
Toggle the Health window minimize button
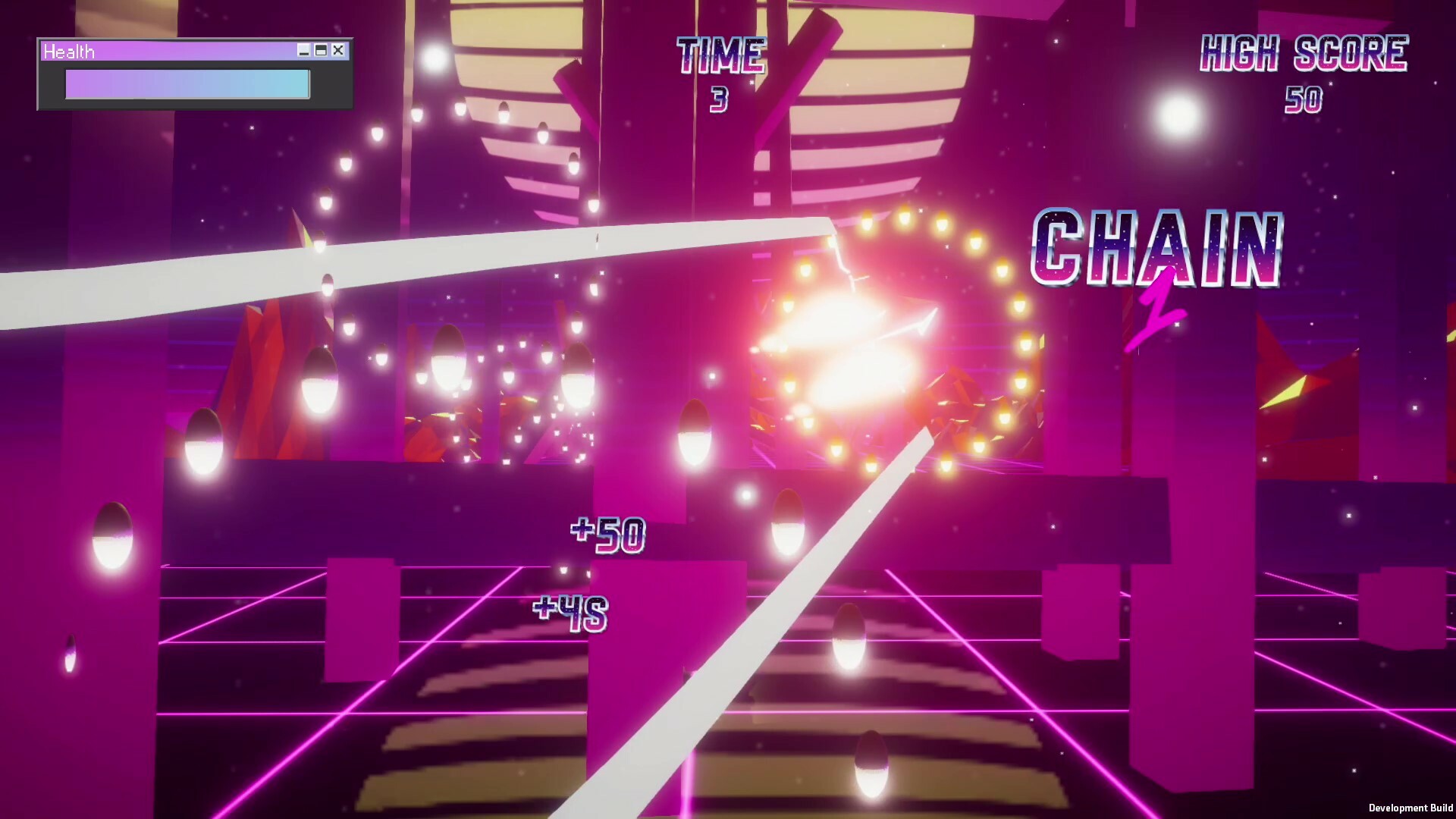[x=303, y=50]
